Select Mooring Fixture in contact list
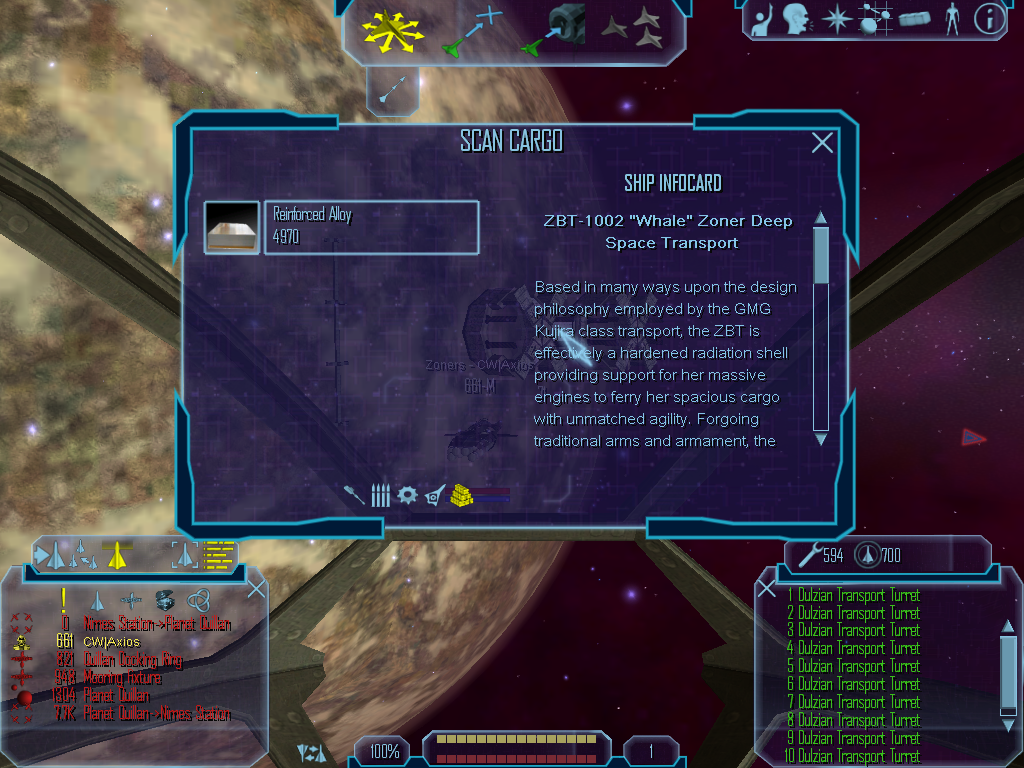 122,678
